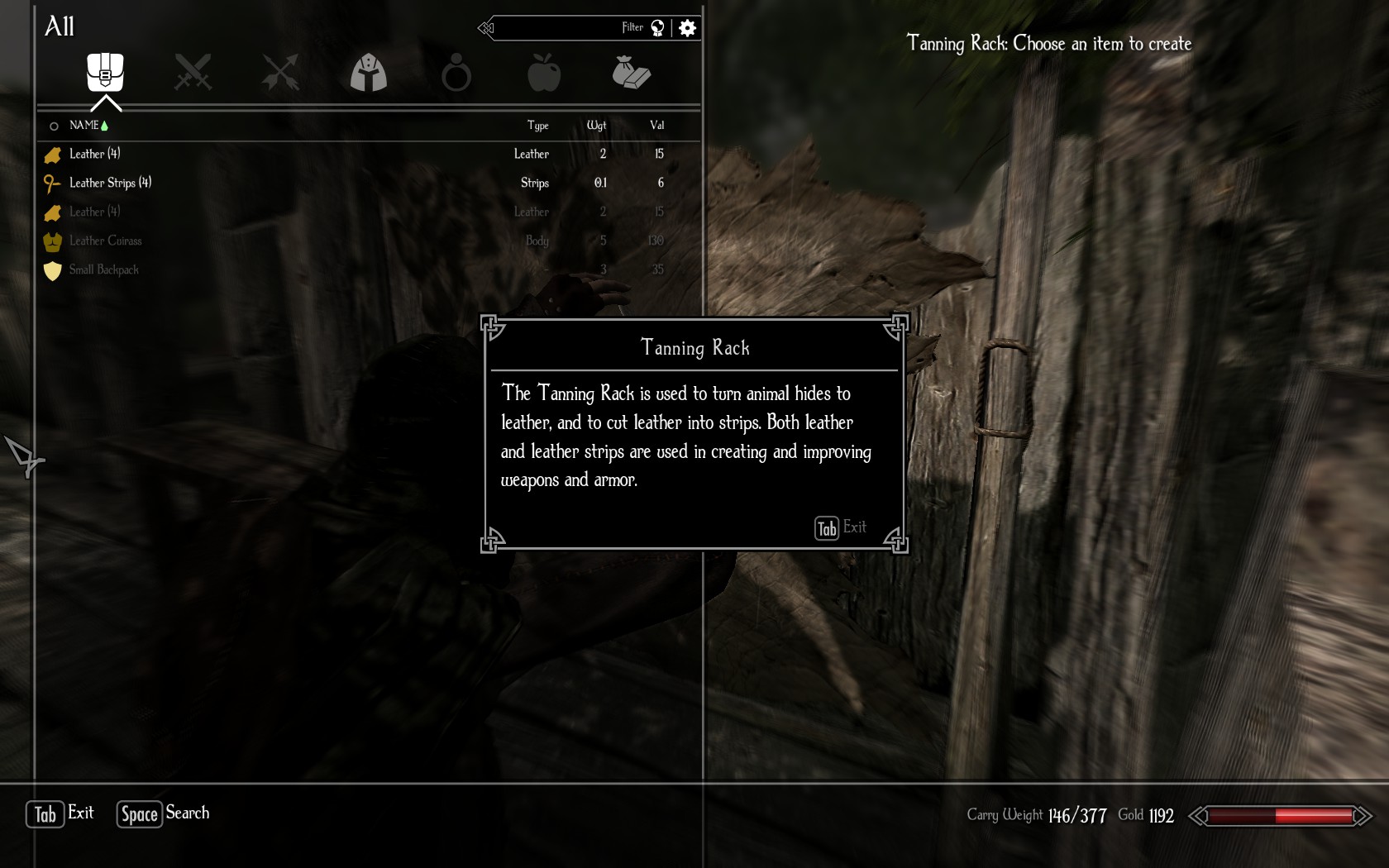Switch to the helmet armor category
Image resolution: width=1389 pixels, height=868 pixels.
[x=369, y=73]
